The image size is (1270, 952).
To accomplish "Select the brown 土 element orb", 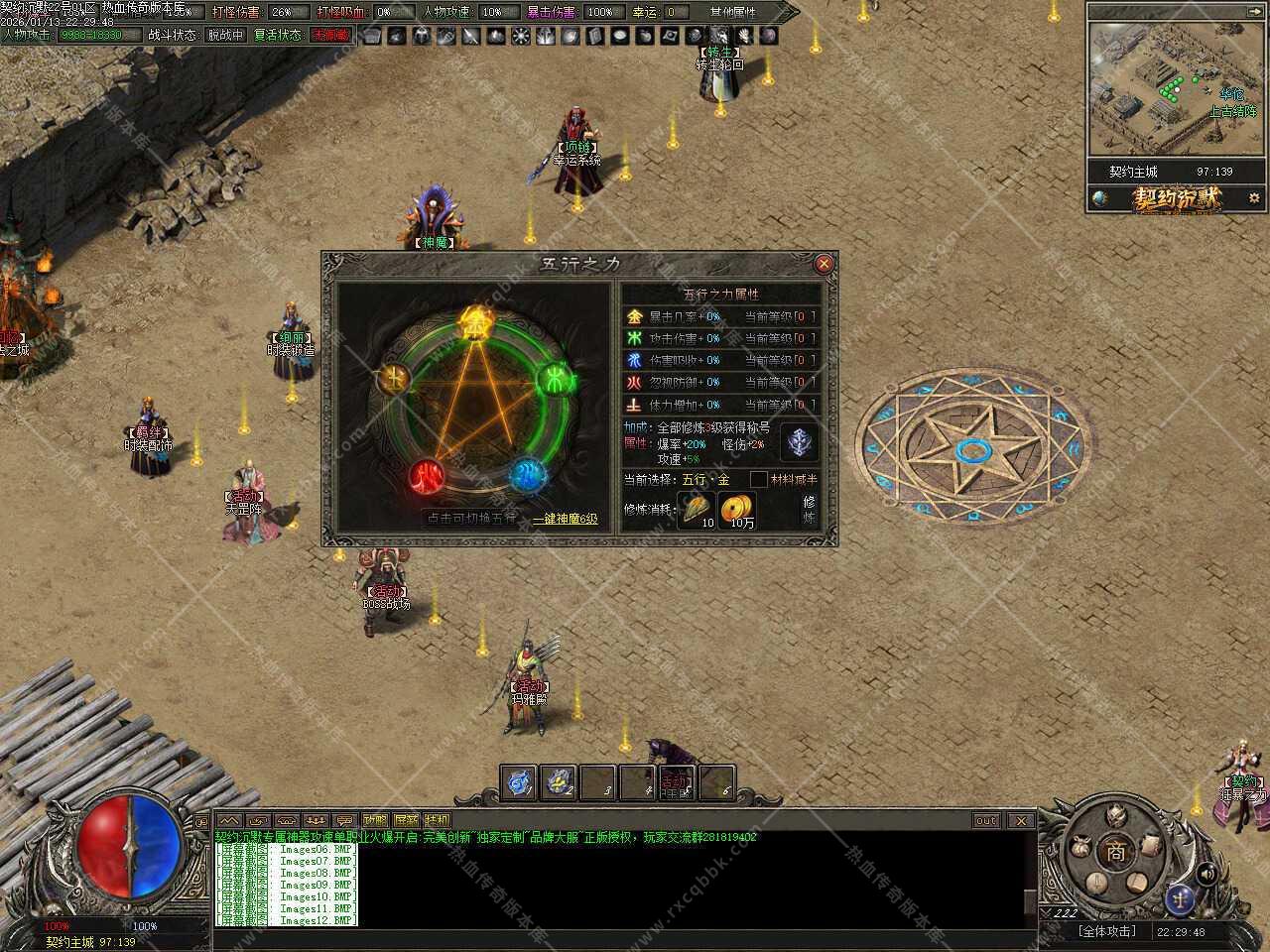I will [395, 378].
